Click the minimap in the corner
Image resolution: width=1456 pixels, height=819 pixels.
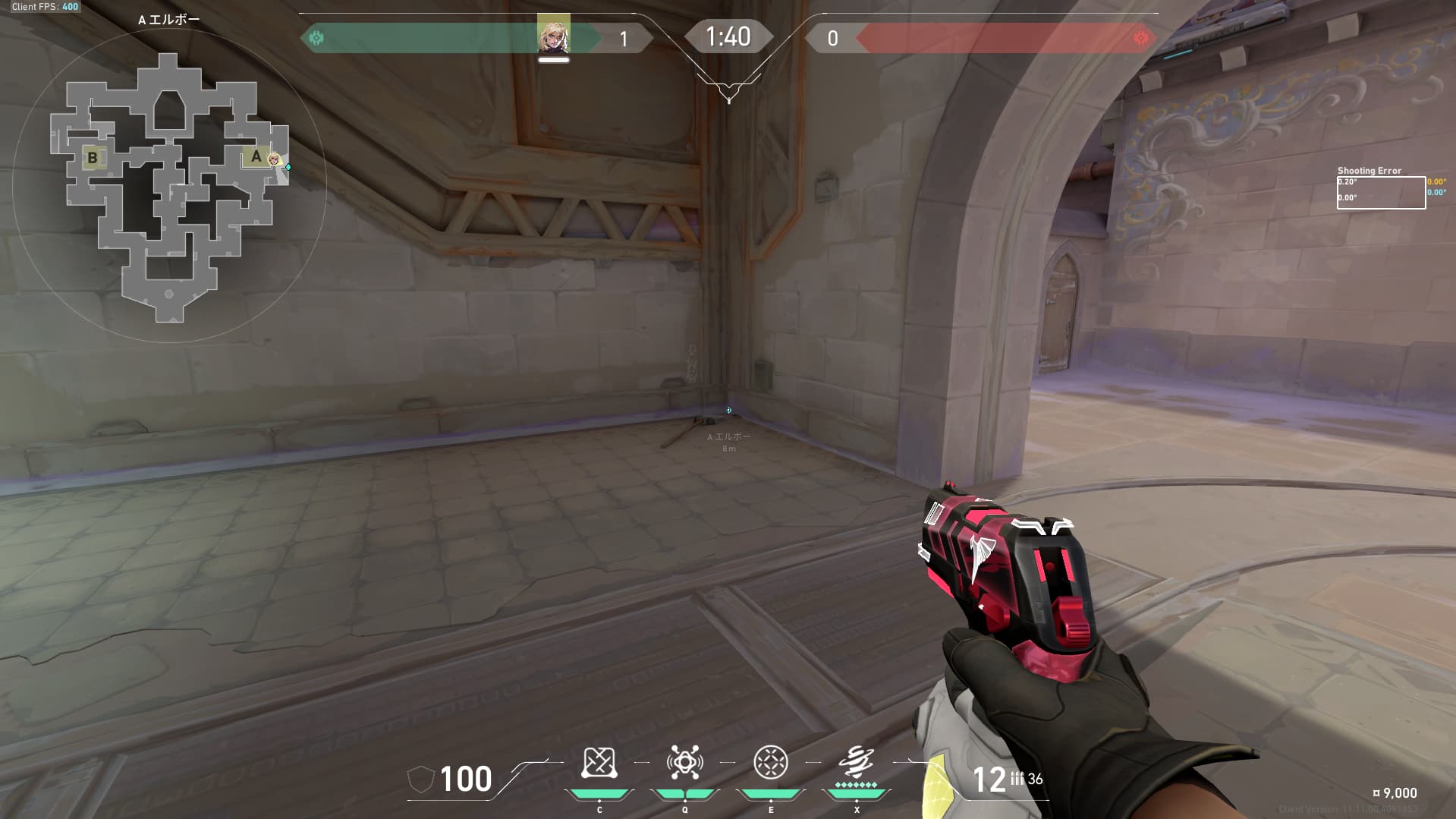pos(169,186)
